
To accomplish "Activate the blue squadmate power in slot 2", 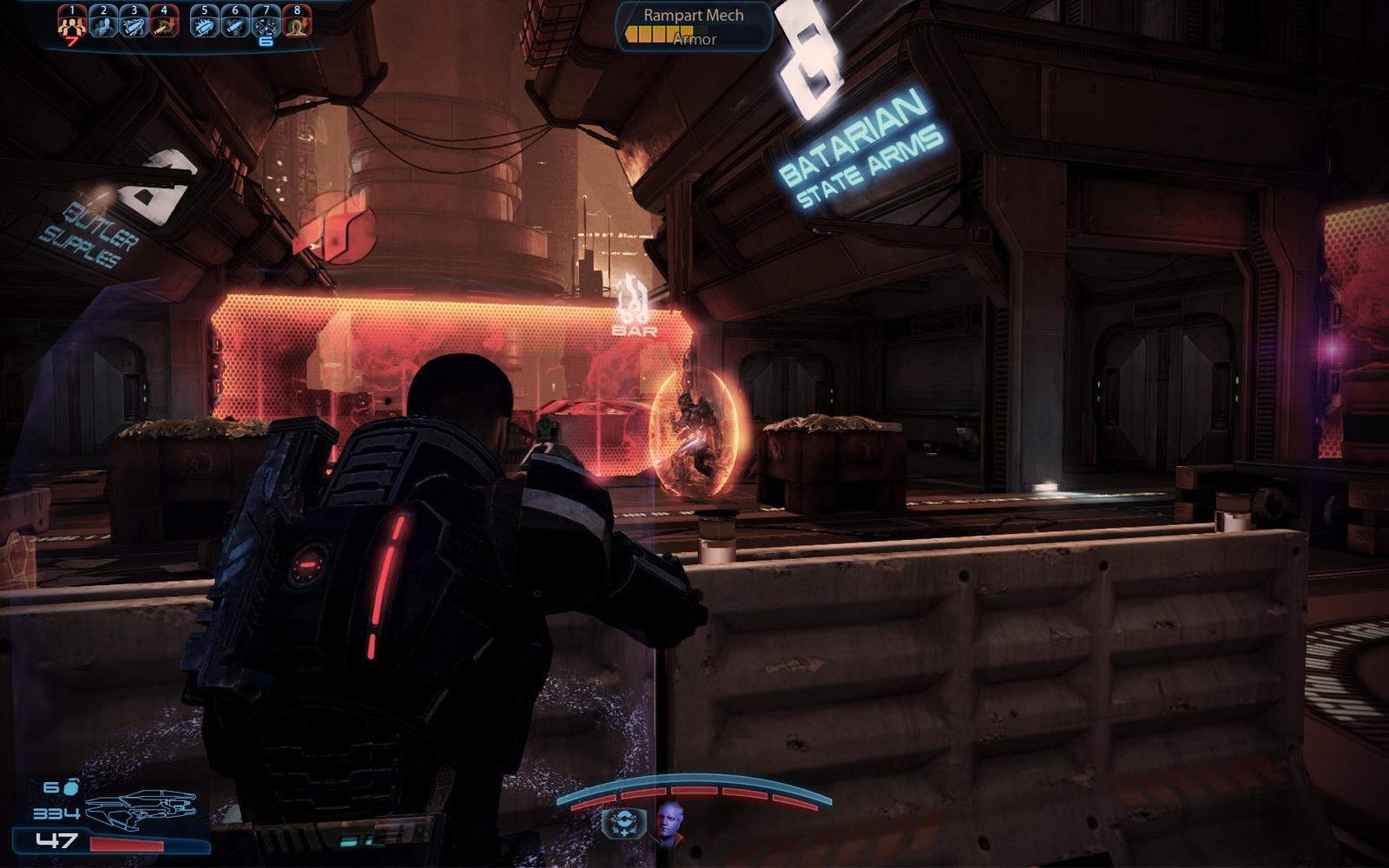I will coord(103,21).
